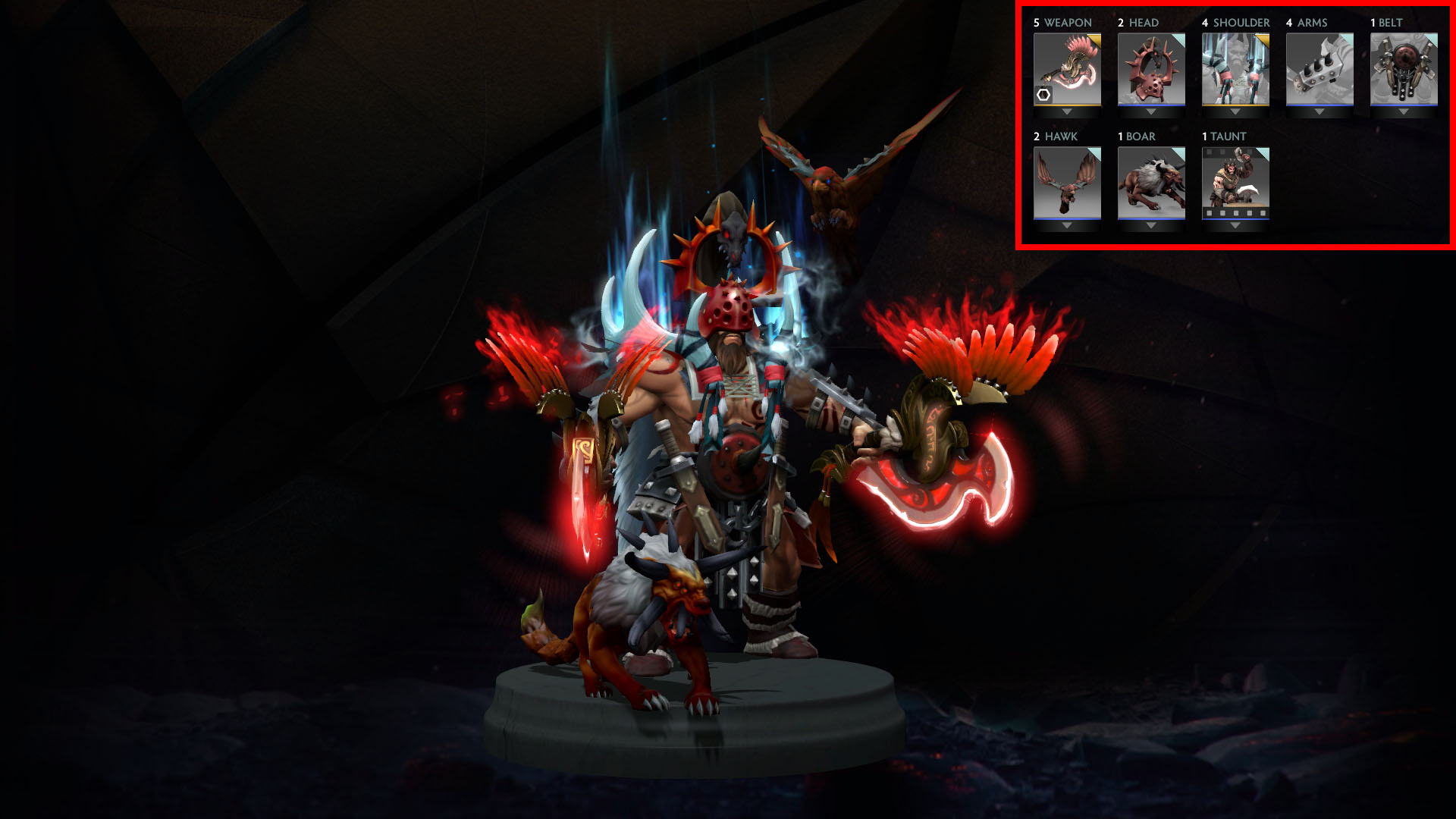
Task: Toggle the hexagon style icon on Weapon
Action: 1044,95
